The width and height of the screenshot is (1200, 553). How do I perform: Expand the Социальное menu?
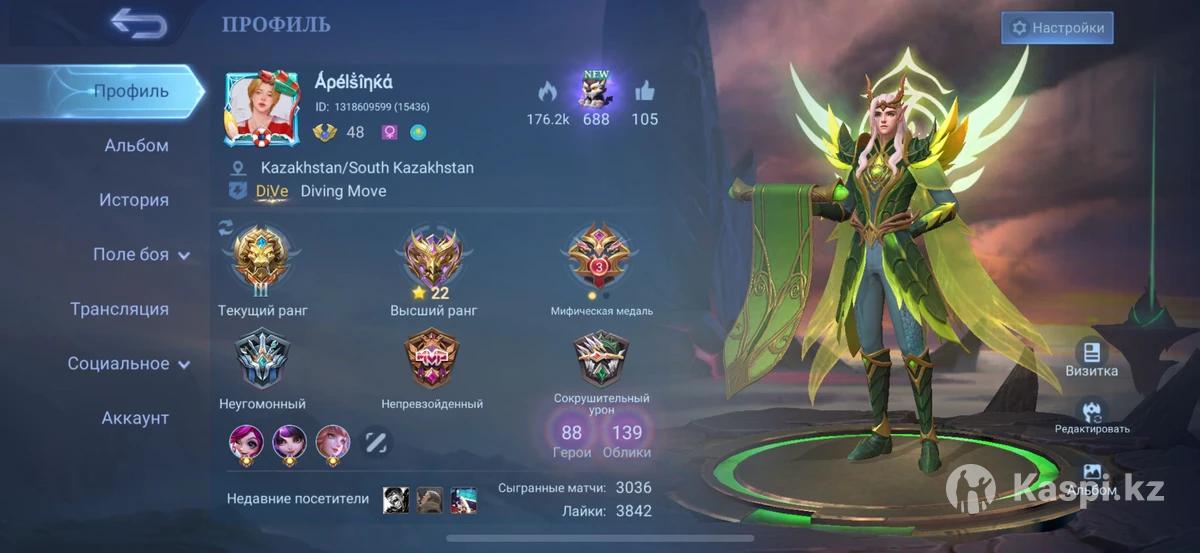129,364
